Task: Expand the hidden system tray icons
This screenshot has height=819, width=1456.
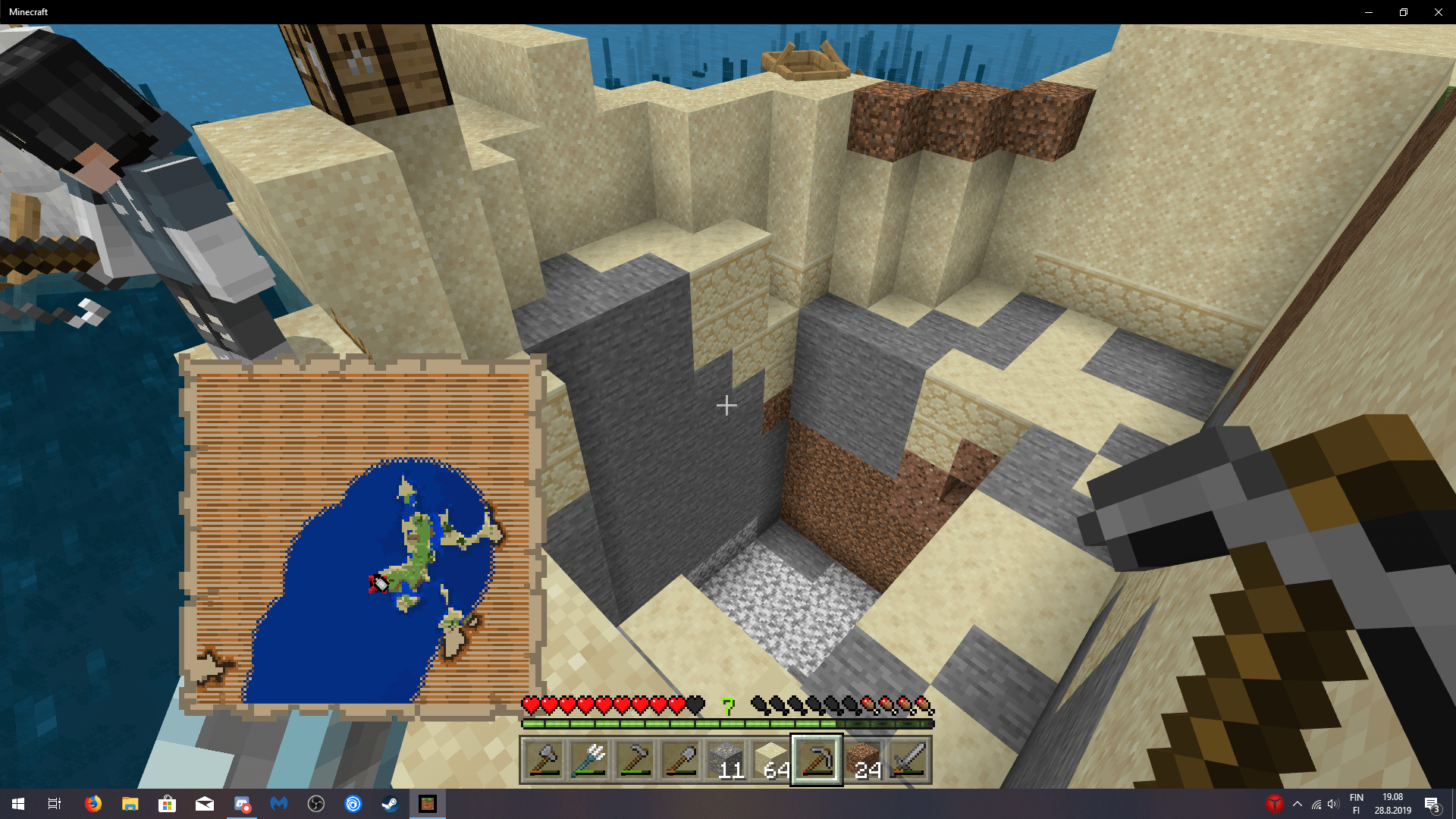Action: pos(1297,804)
